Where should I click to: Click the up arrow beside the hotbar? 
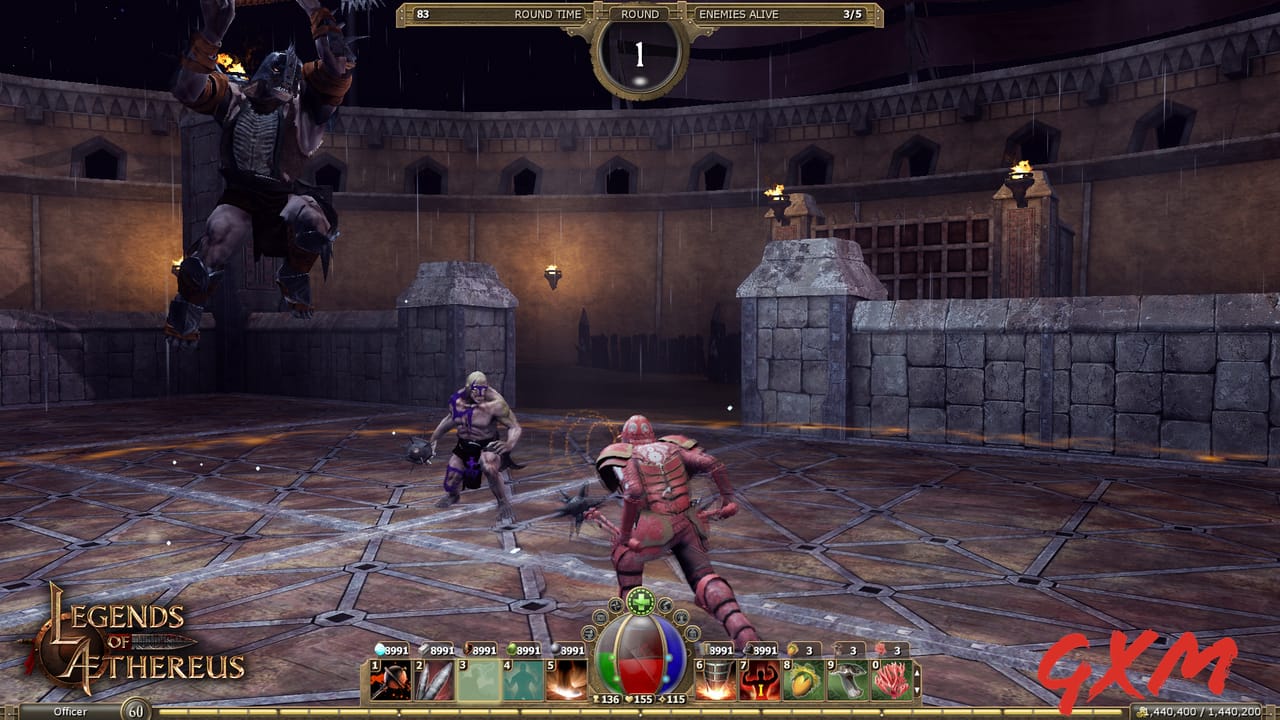tap(917, 673)
